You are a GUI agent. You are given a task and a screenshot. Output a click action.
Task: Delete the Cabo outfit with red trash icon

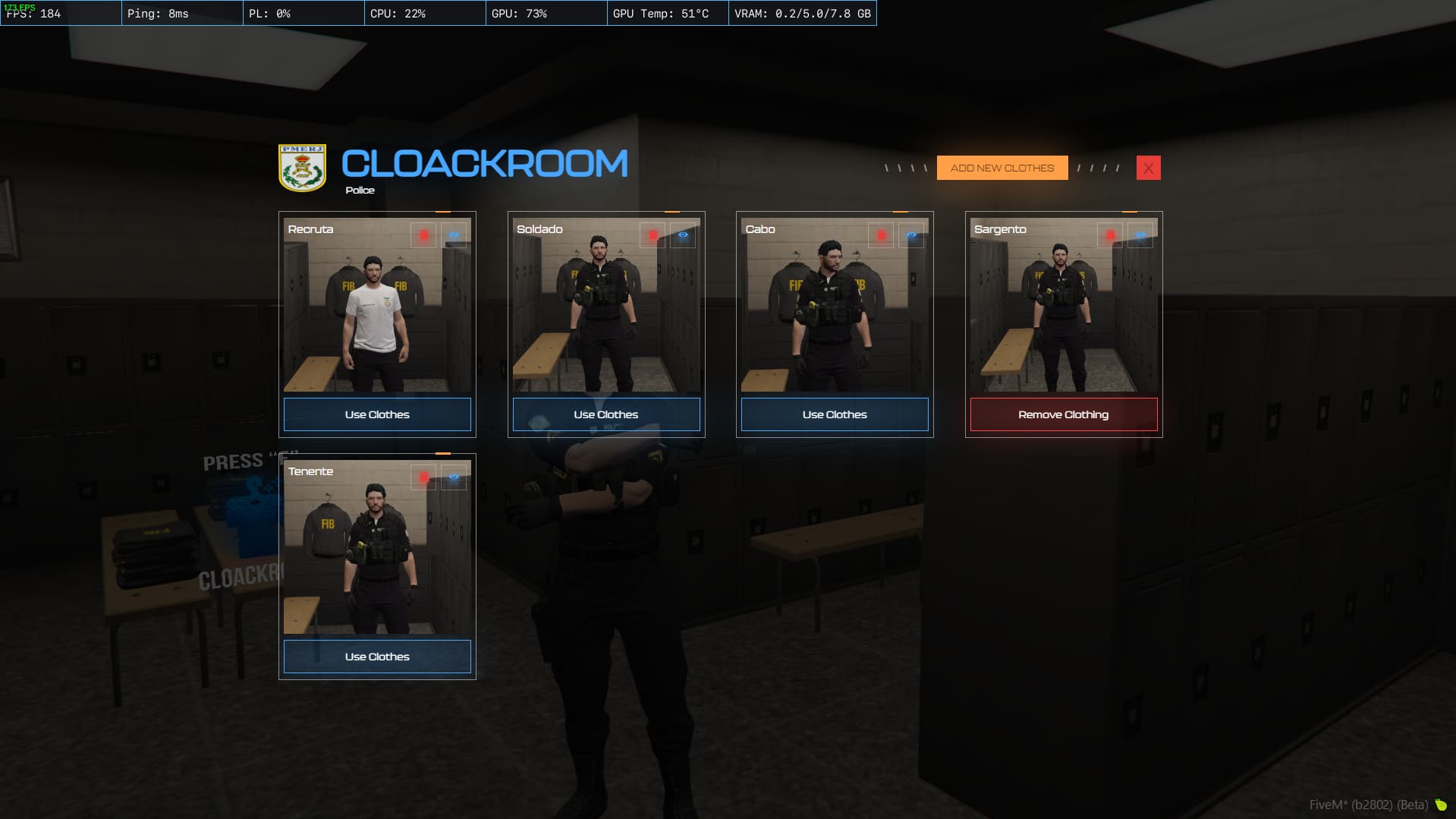882,235
